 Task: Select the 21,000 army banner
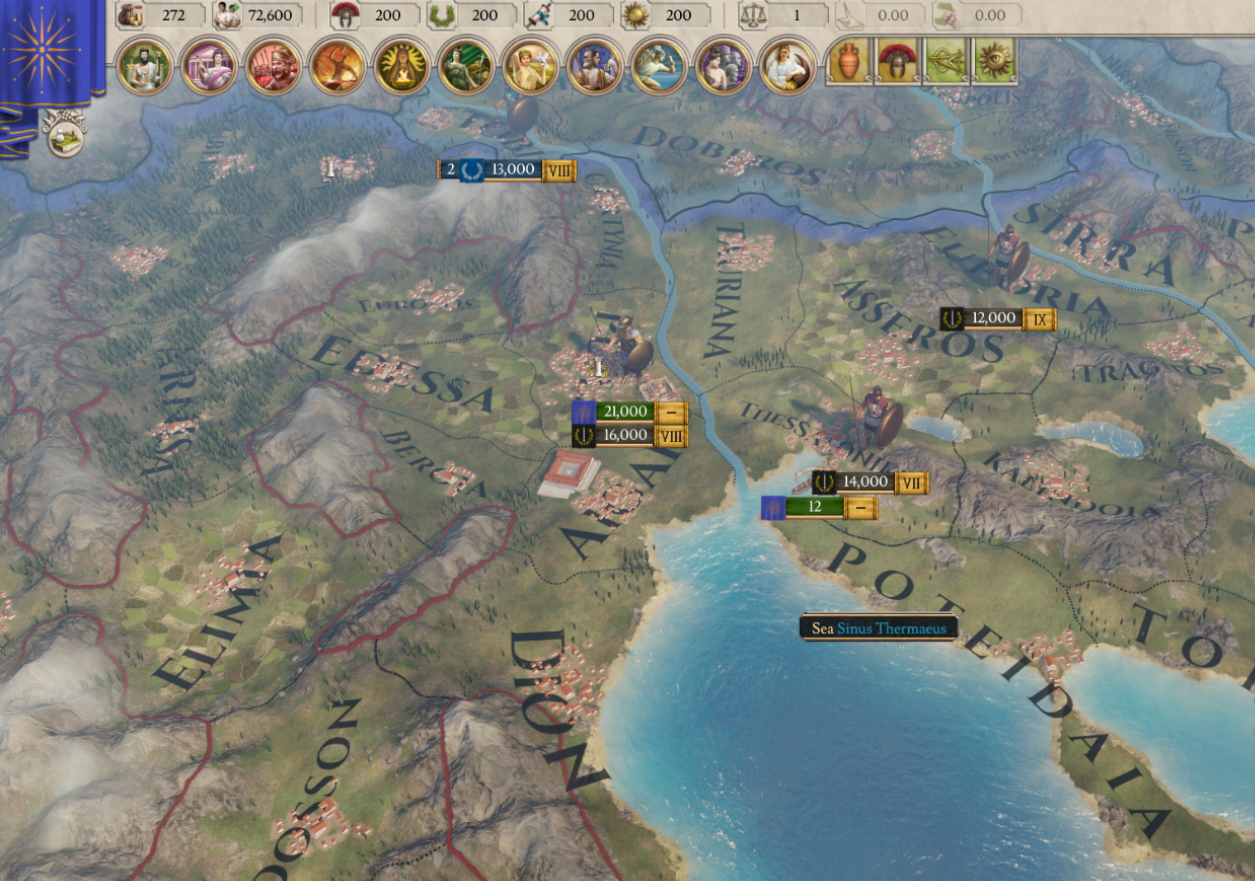pyautogui.click(x=628, y=411)
